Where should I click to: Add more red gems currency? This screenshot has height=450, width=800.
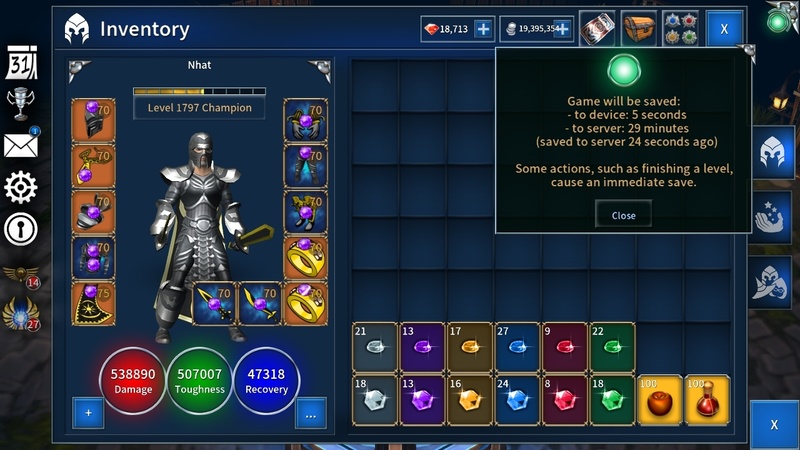[x=483, y=30]
